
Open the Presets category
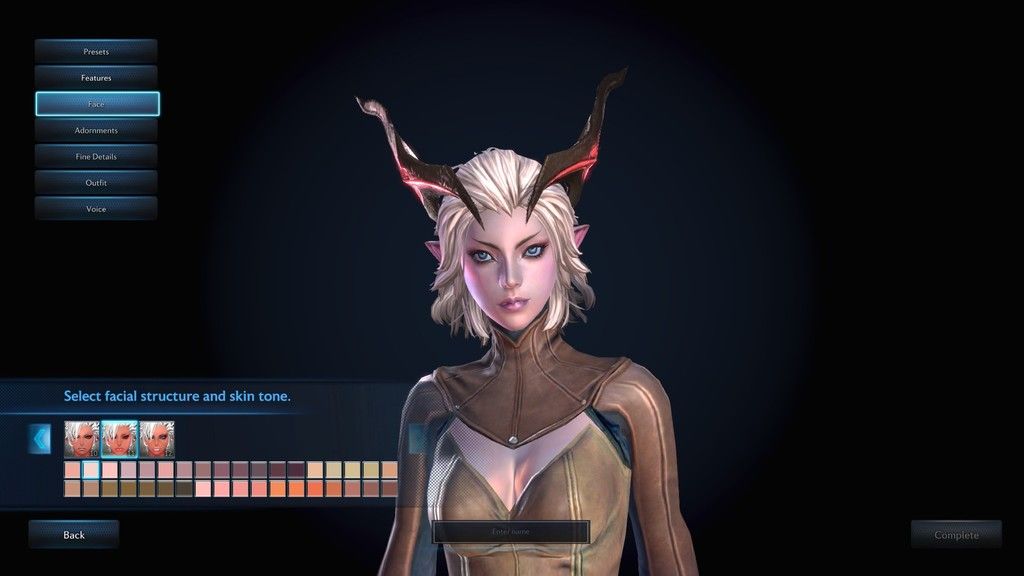click(96, 51)
